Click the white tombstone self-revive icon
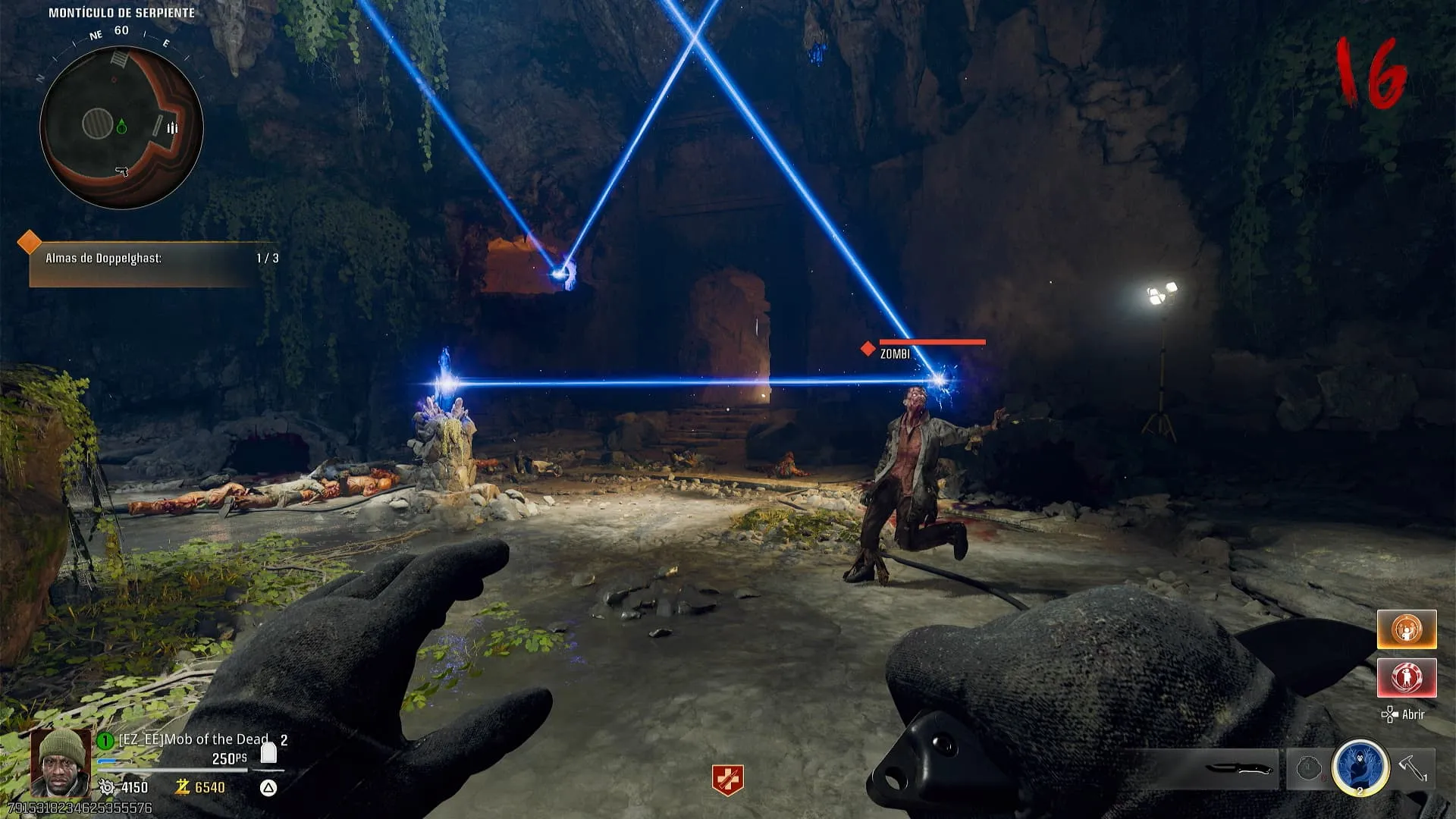The height and width of the screenshot is (819, 1456). click(268, 753)
